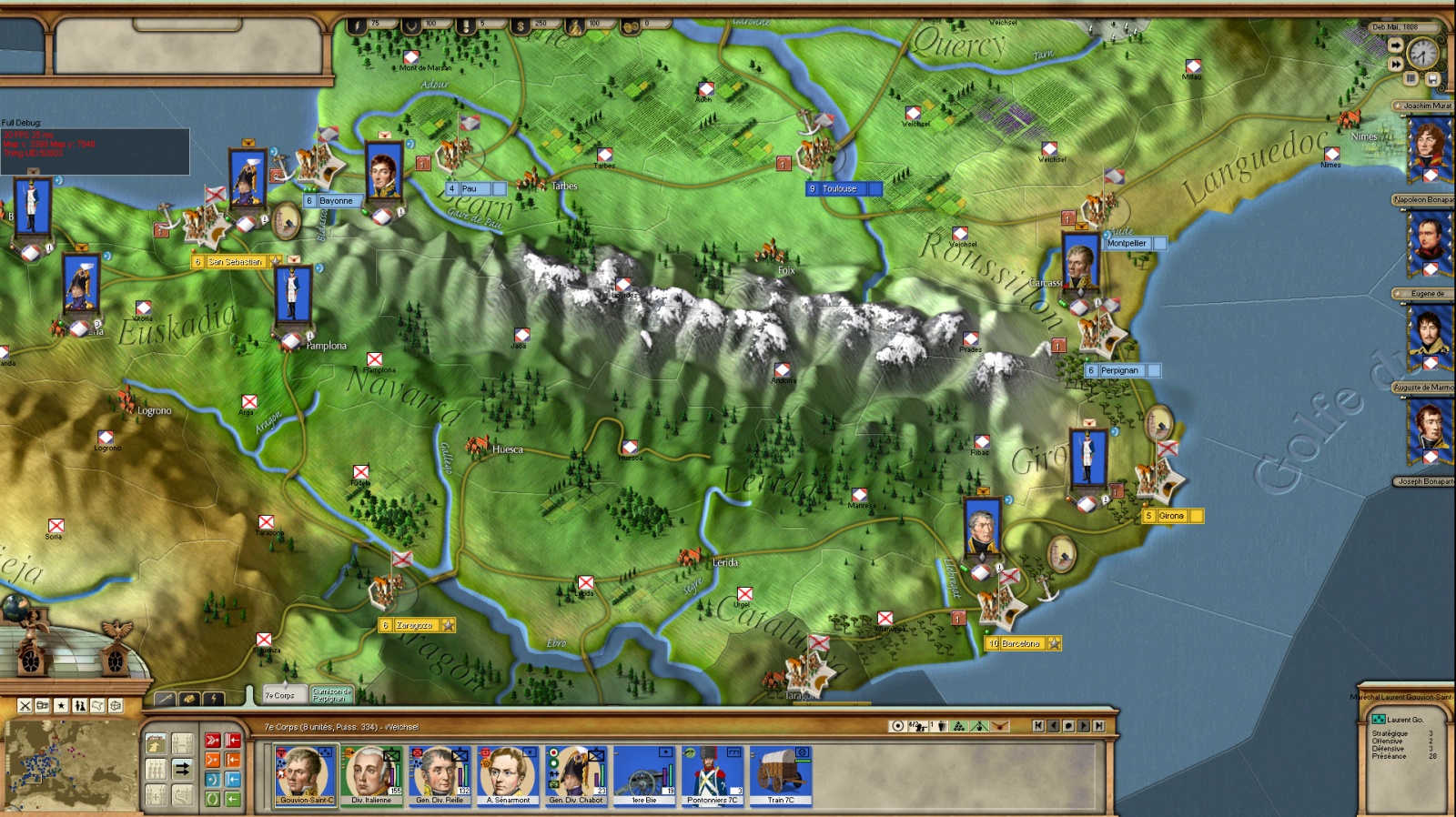
Task: Click the minimap of Europe
Action: tap(68, 762)
